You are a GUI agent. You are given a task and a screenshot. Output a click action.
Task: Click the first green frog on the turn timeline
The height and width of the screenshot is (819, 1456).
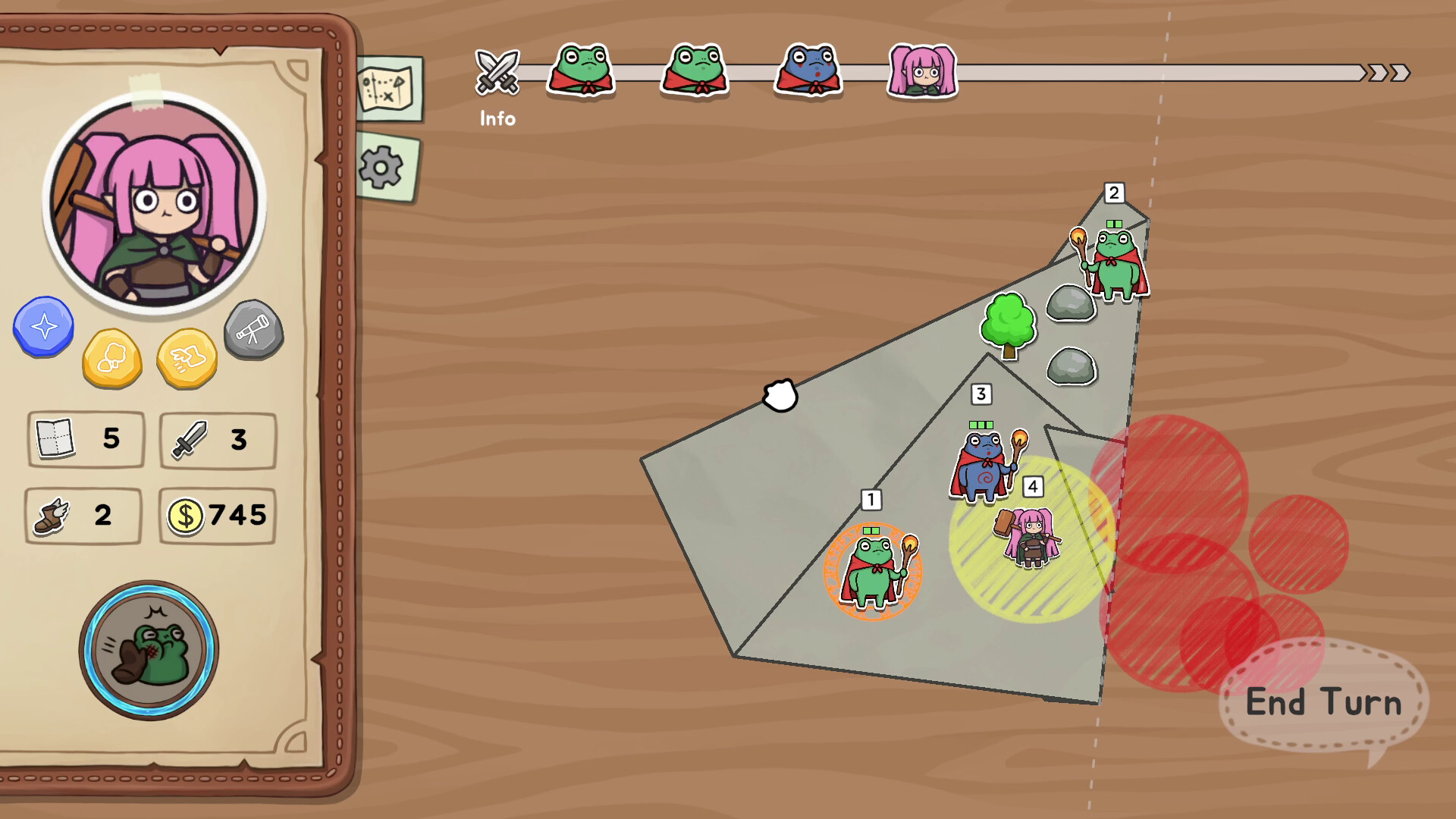[581, 71]
